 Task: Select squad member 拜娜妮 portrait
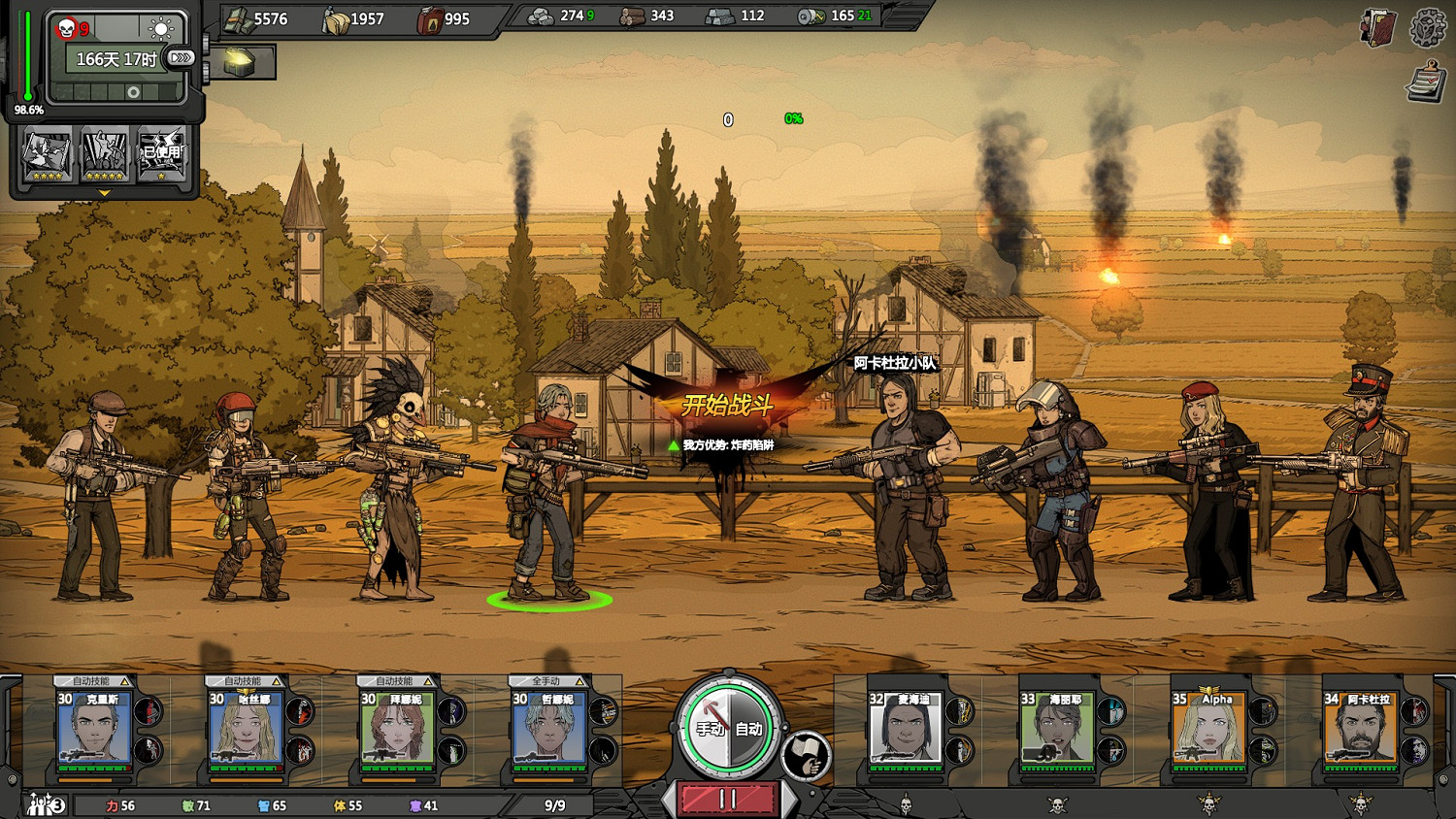397,728
